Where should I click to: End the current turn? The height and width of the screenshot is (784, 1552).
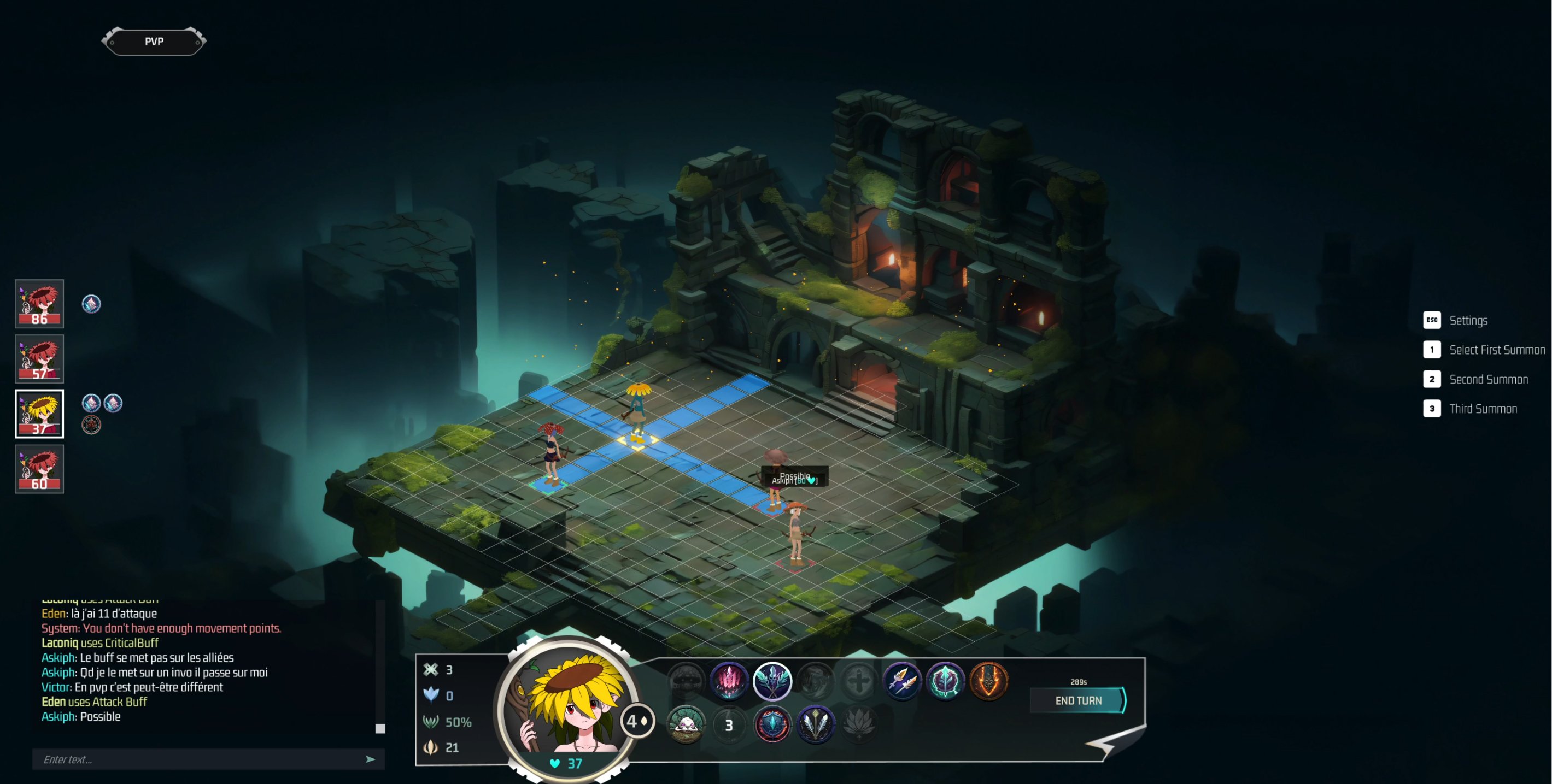(1077, 700)
